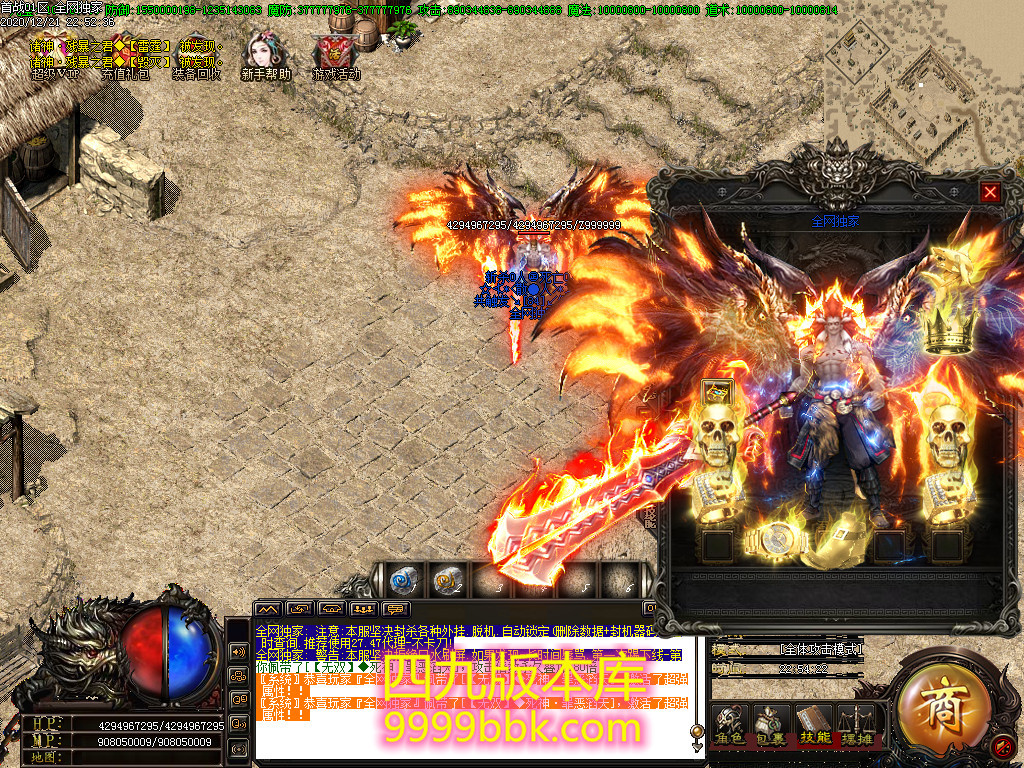Select the group chat channel tab

pyautogui.click(x=364, y=608)
